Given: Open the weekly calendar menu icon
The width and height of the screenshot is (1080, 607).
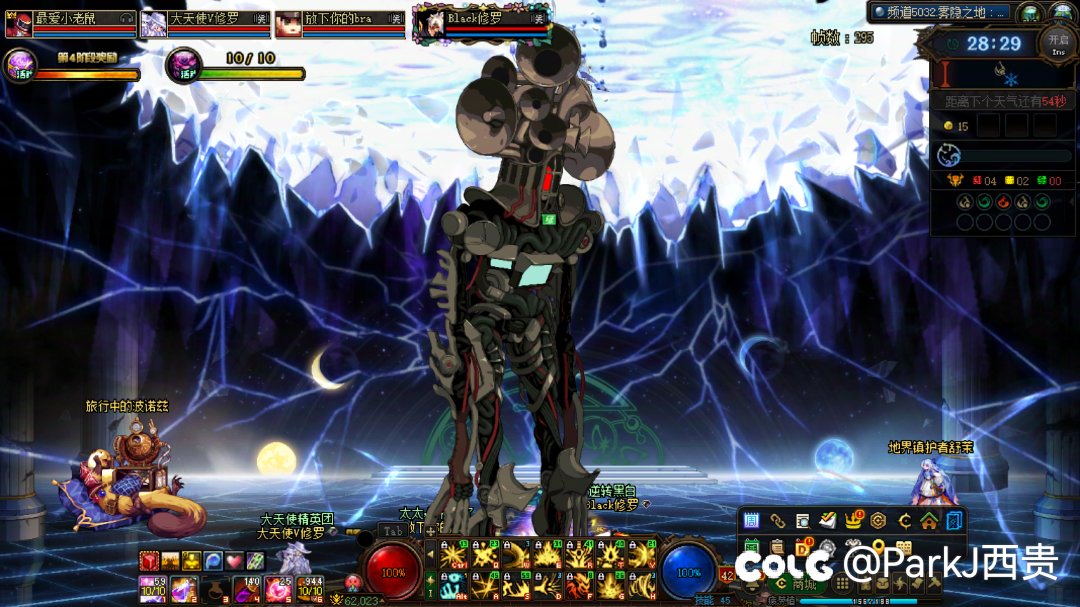Looking at the screenshot, I should click(x=752, y=520).
